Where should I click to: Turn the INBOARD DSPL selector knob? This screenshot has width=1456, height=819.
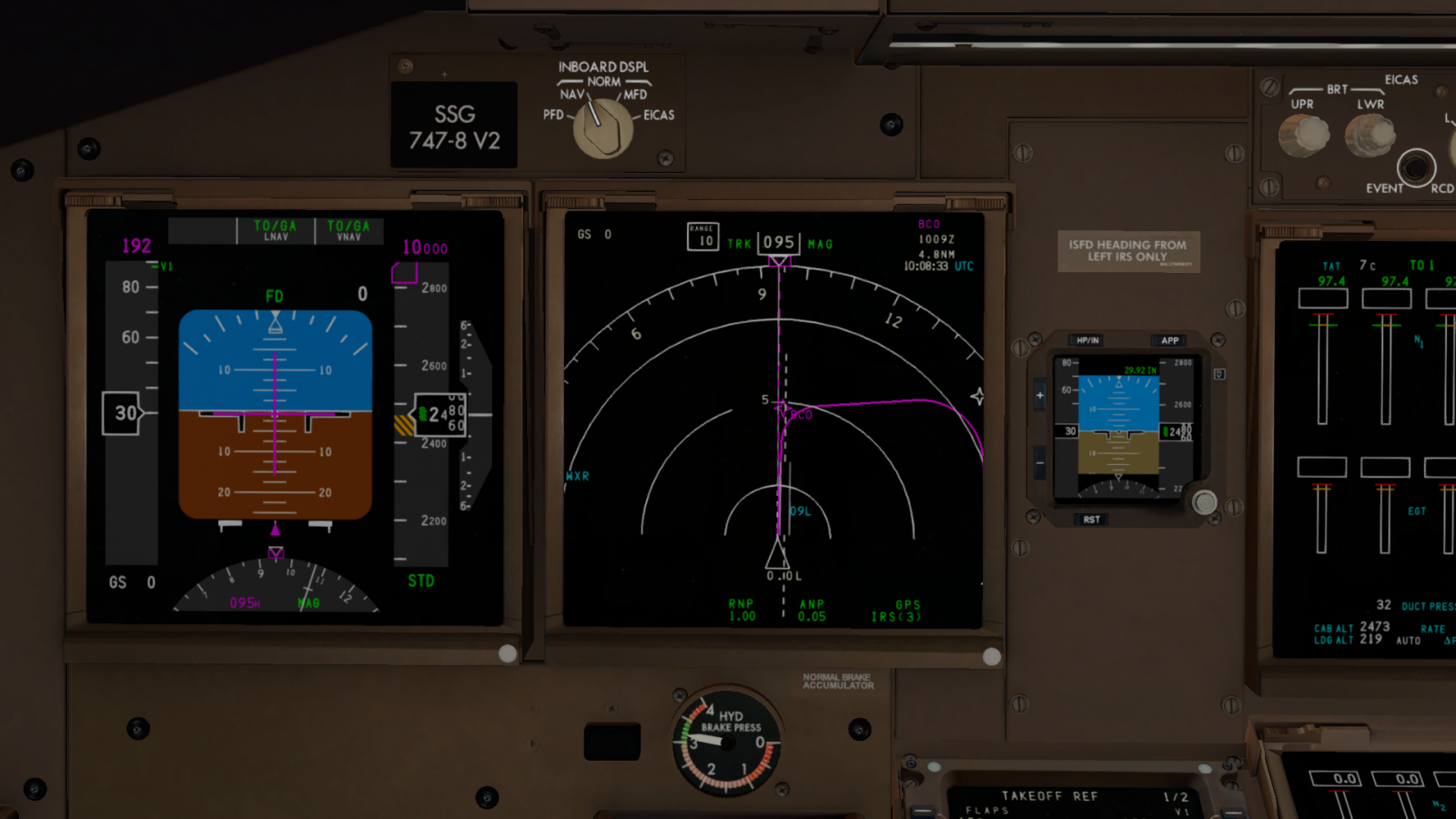pyautogui.click(x=602, y=127)
